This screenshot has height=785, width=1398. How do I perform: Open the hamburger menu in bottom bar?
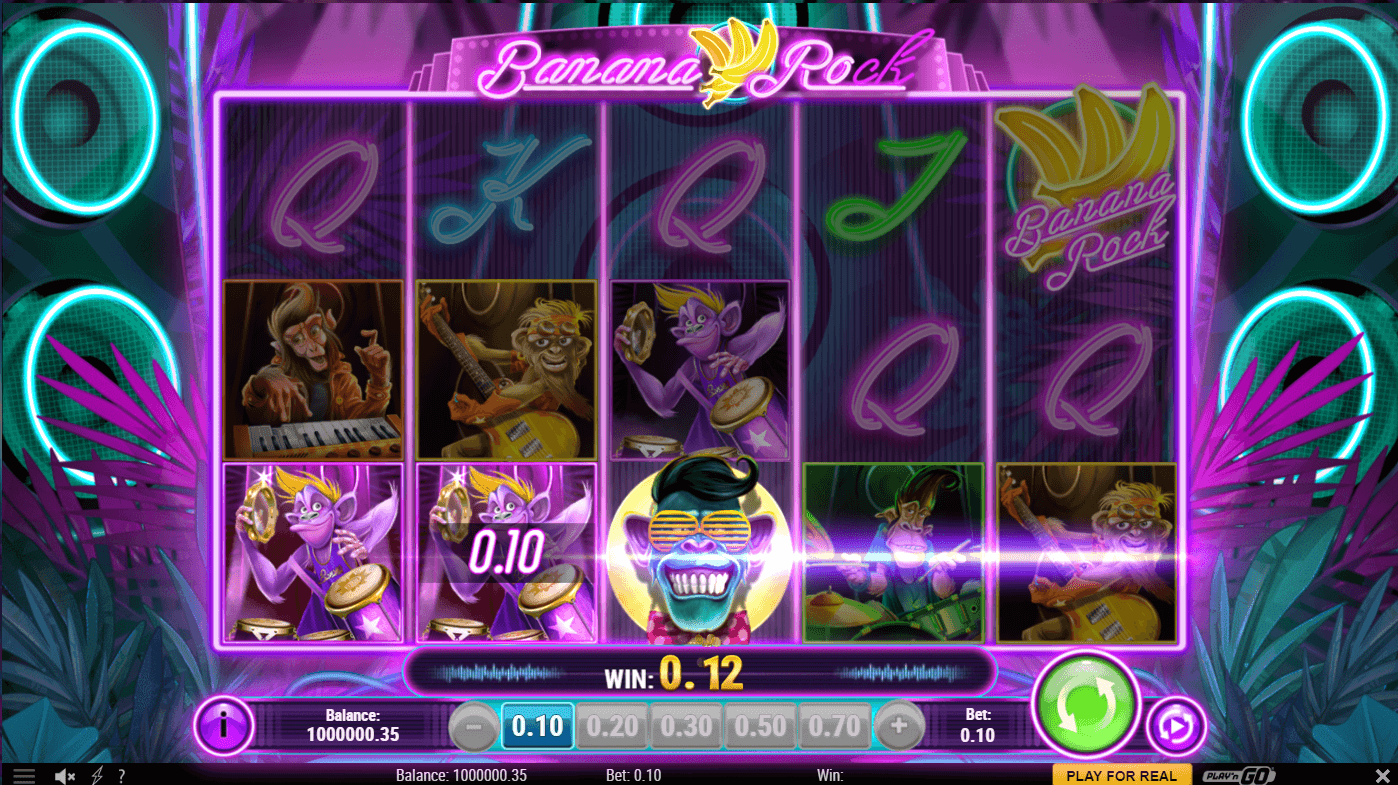tap(24, 776)
